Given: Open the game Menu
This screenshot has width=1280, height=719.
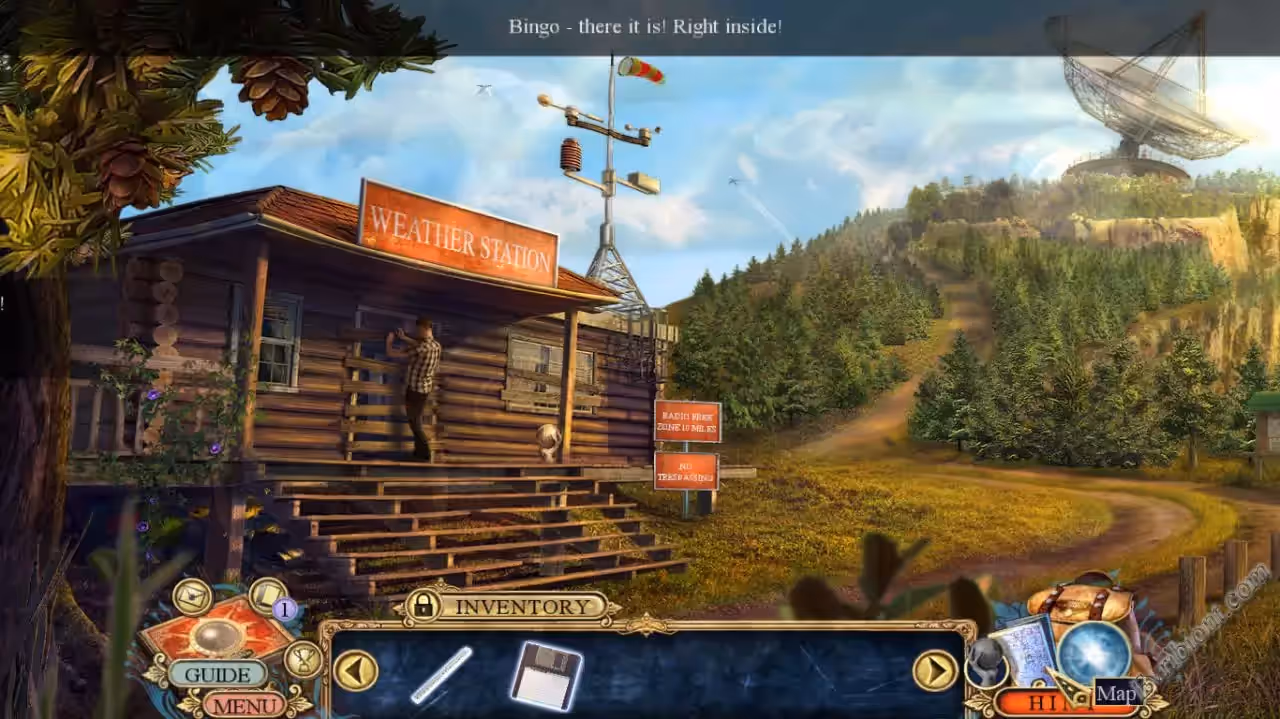Looking at the screenshot, I should tap(244, 704).
